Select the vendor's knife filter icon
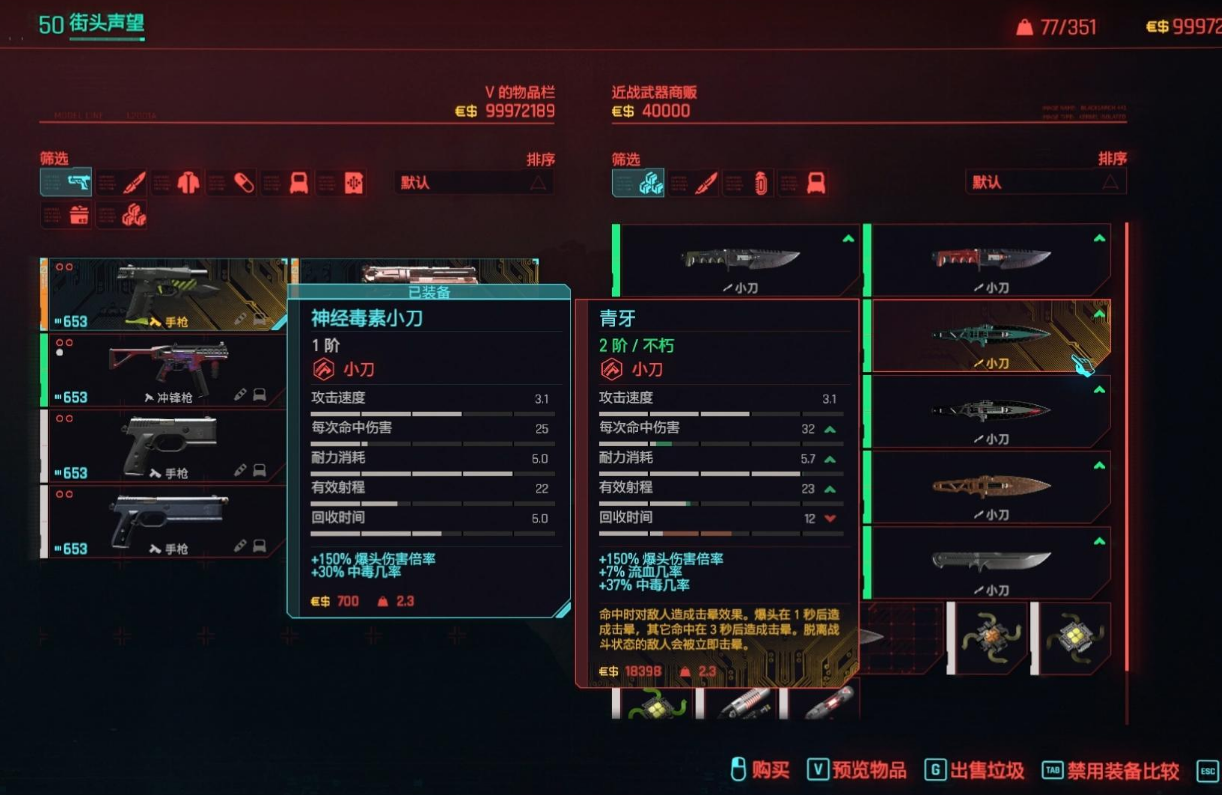1222x795 pixels. [x=705, y=182]
